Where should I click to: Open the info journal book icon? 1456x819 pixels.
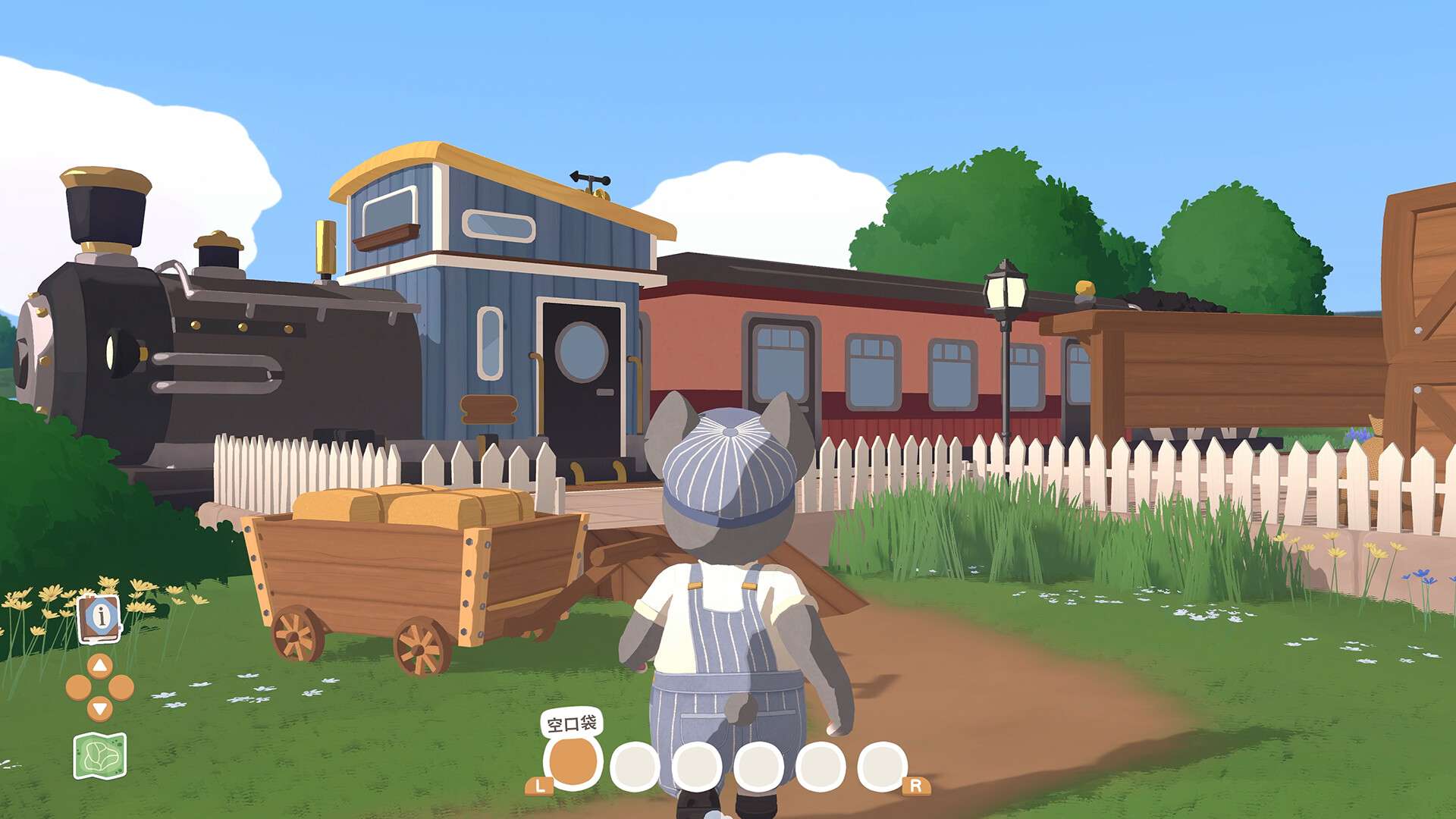click(99, 618)
